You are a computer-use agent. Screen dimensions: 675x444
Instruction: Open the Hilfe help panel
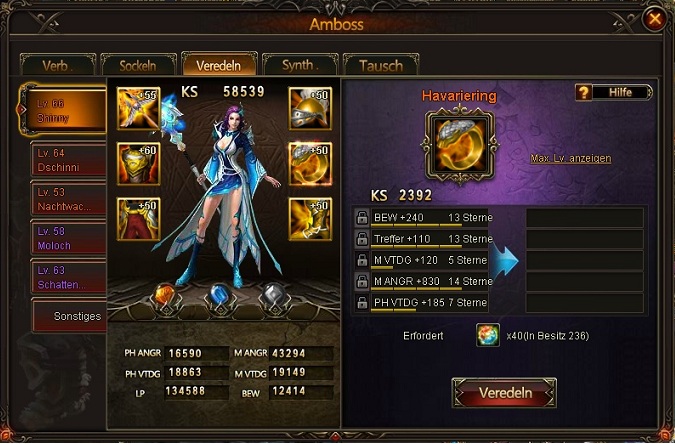(x=612, y=92)
